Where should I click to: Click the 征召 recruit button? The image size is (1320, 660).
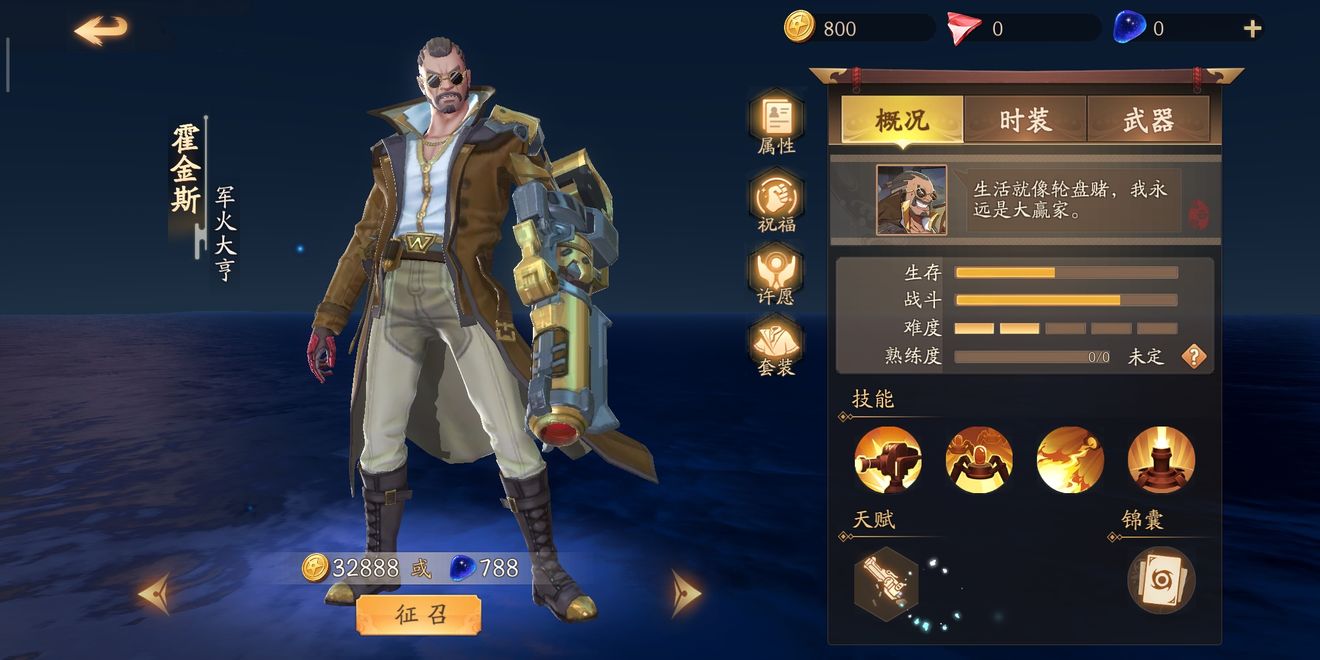pos(418,615)
